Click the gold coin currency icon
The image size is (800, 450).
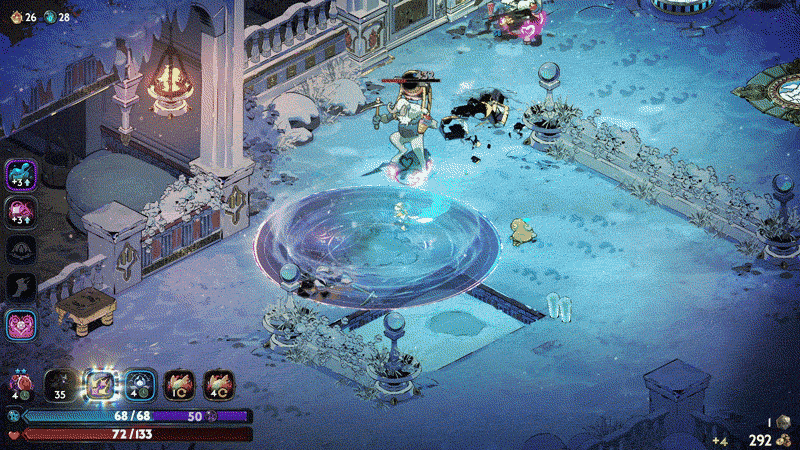pyautogui.click(x=787, y=439)
